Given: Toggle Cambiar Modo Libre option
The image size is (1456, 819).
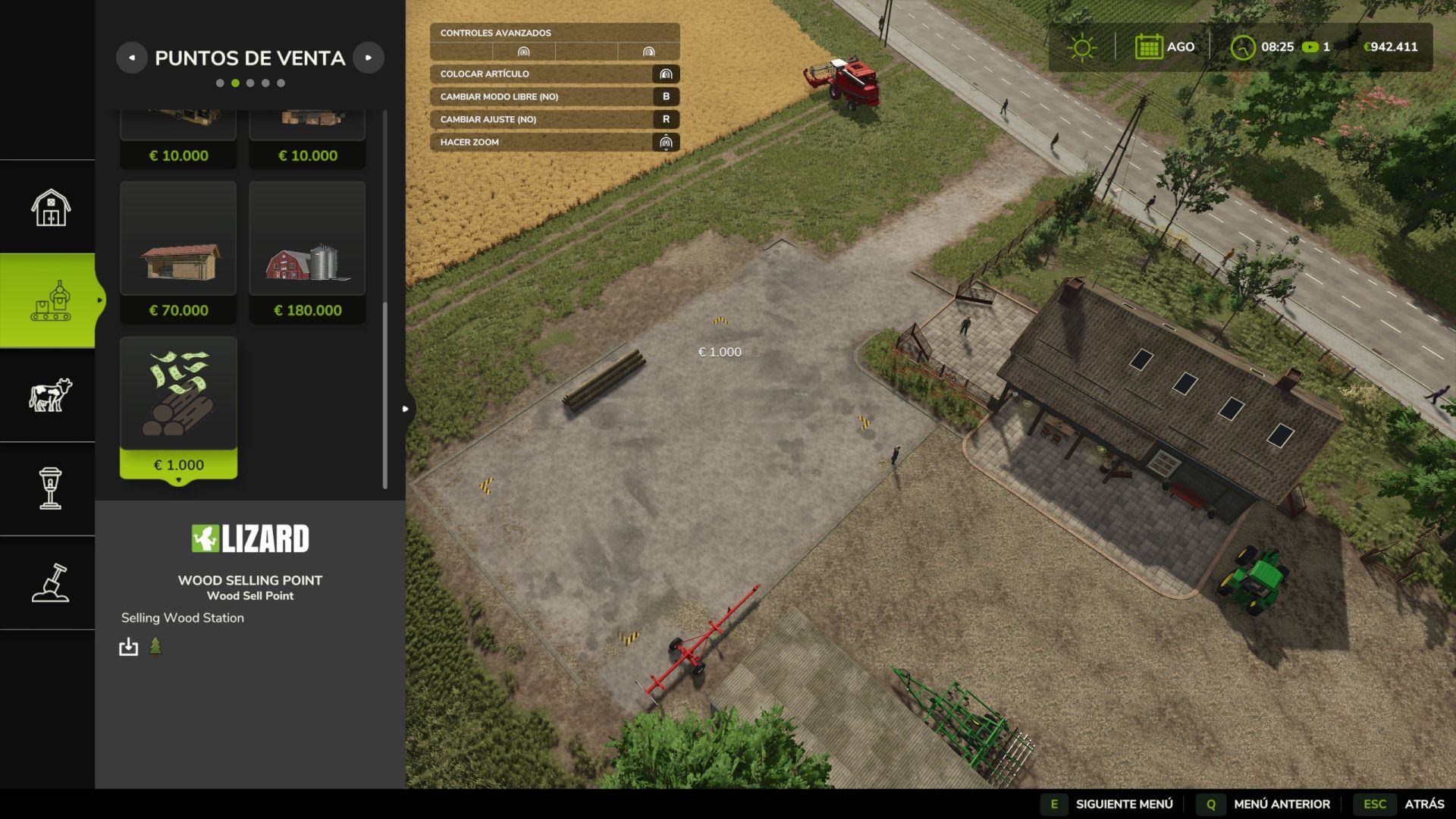Looking at the screenshot, I should (554, 96).
